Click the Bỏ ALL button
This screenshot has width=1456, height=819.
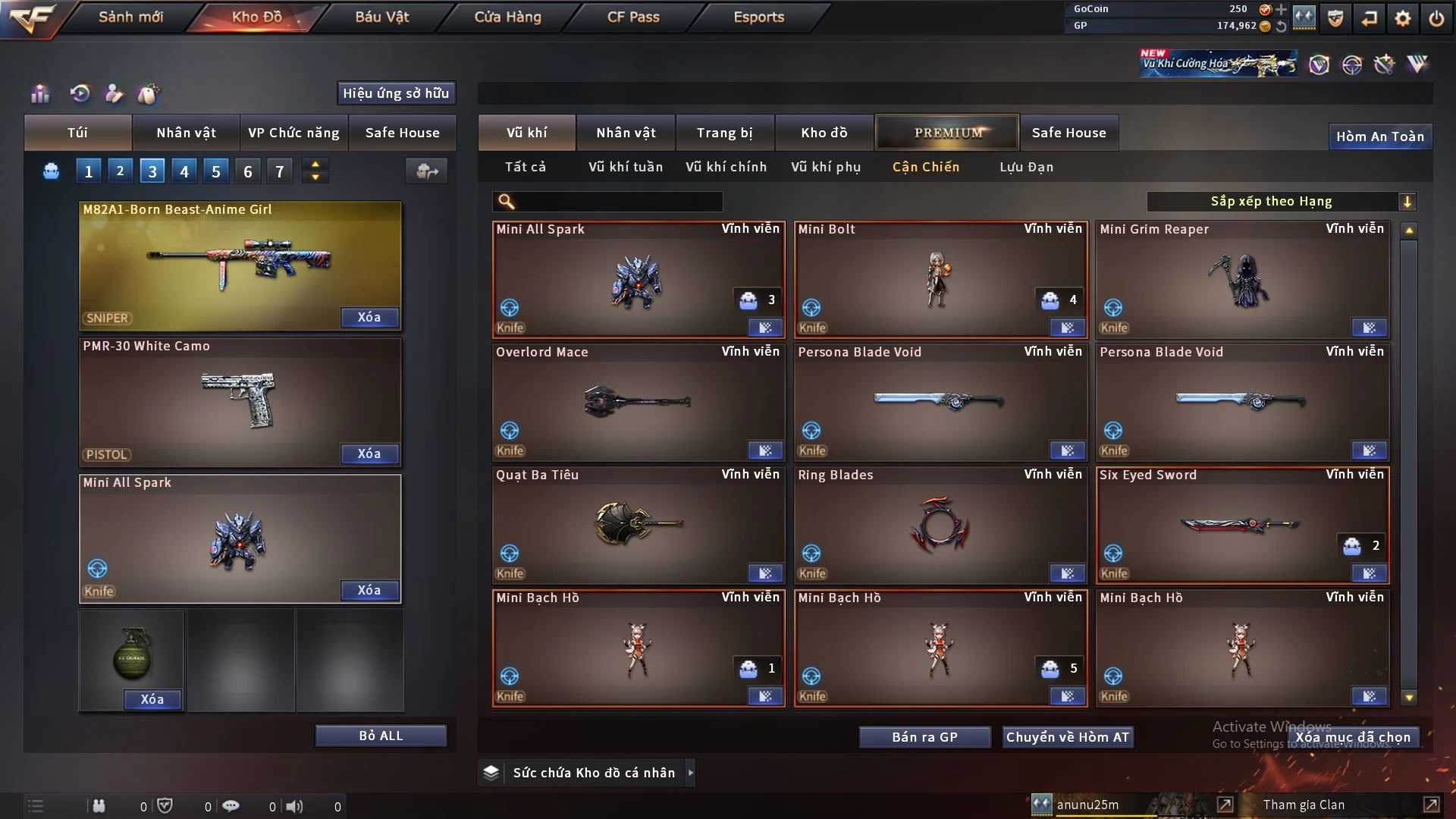[381, 736]
